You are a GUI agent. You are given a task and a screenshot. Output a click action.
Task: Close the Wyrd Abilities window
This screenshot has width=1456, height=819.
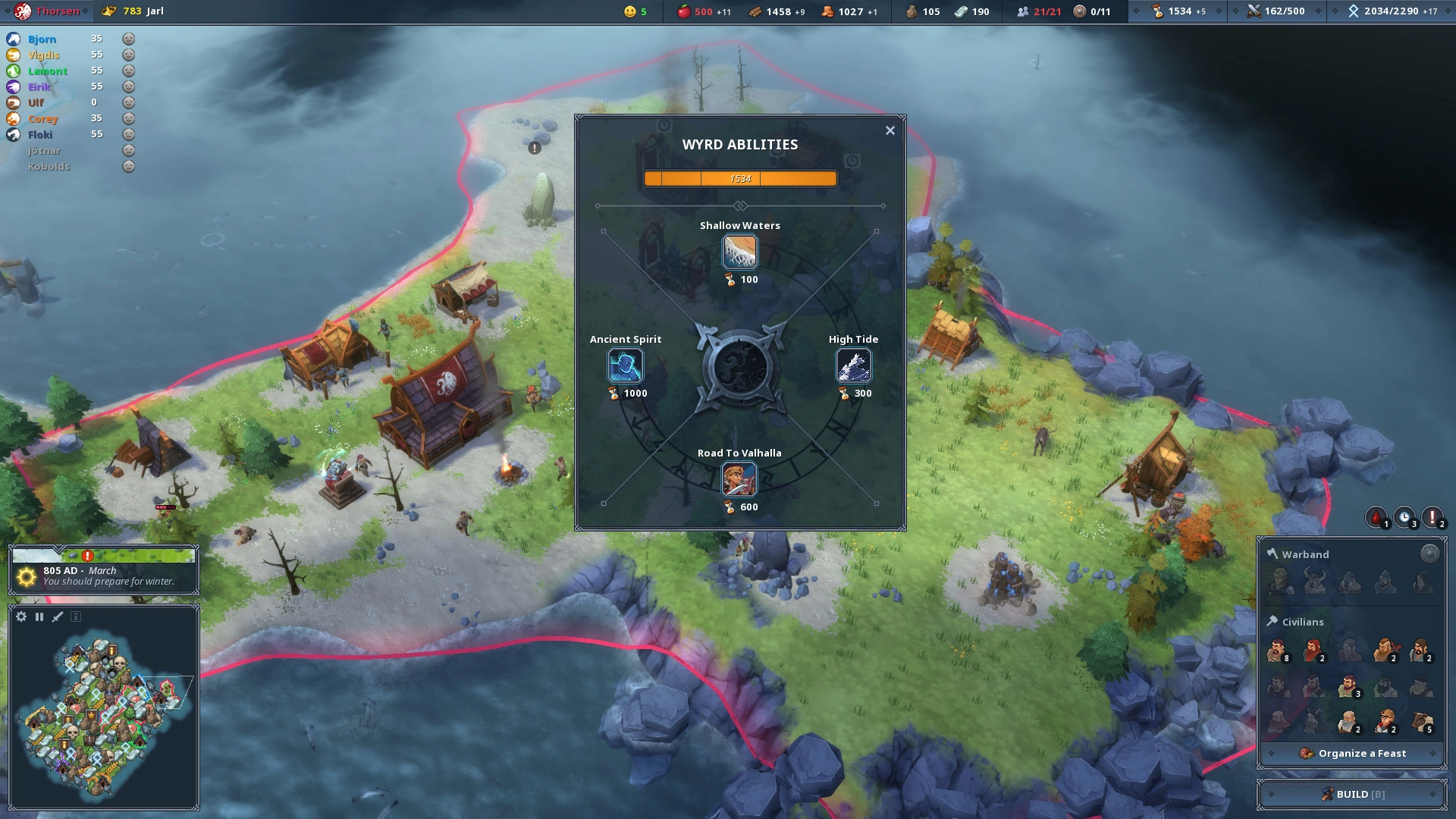point(890,130)
